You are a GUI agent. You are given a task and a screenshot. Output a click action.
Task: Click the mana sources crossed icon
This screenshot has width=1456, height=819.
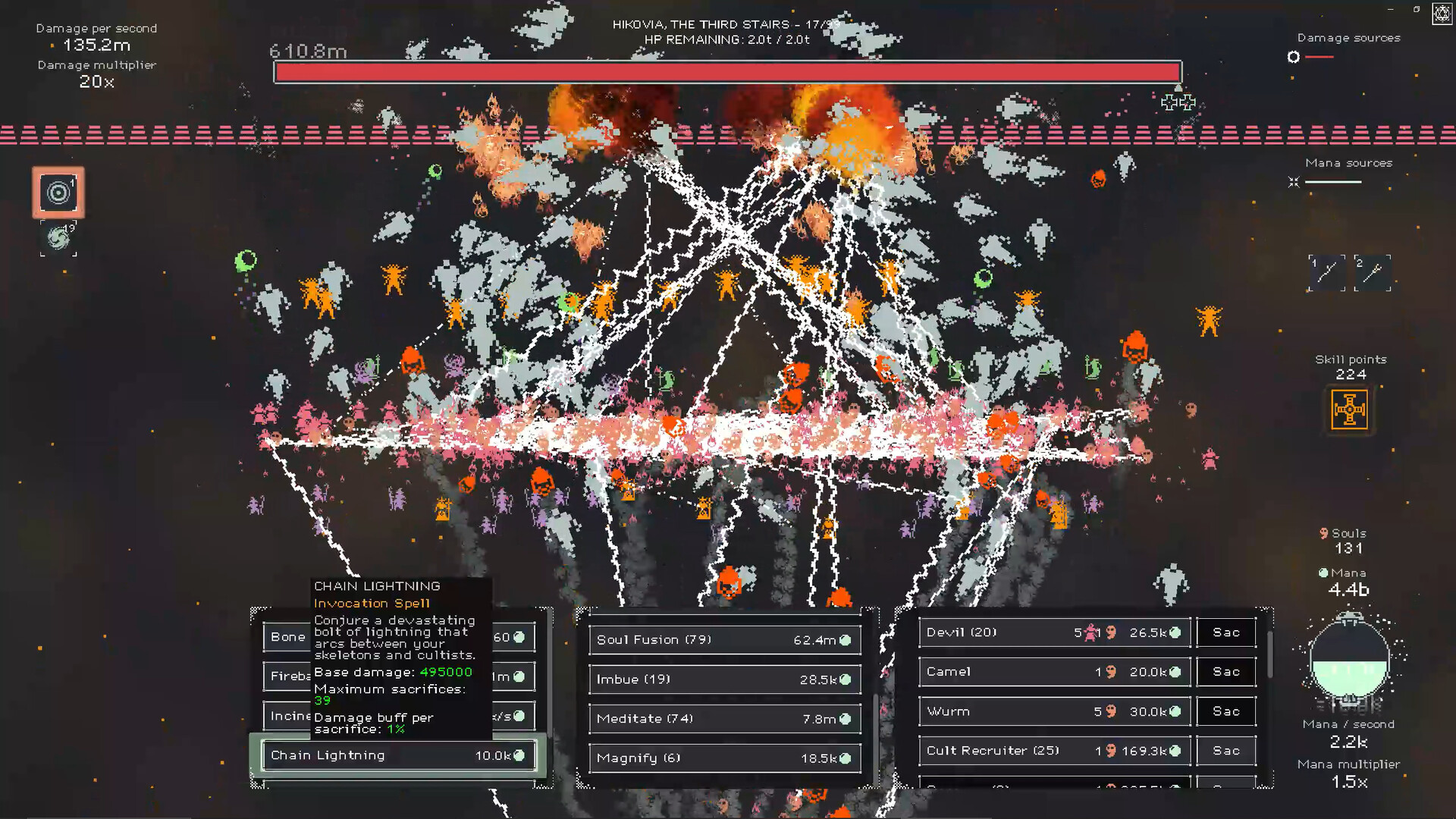tap(1293, 182)
